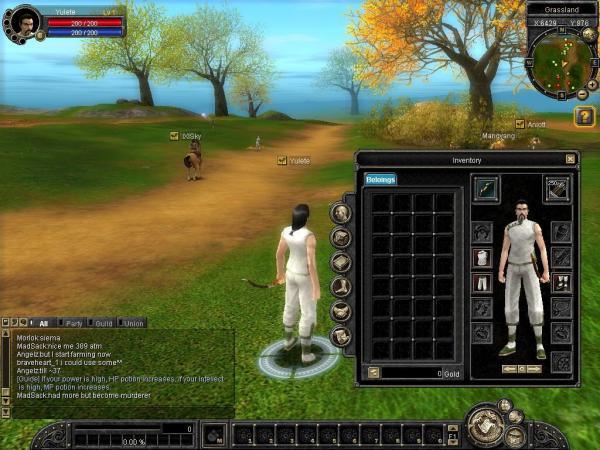
Task: Open the yellow question mark help button
Action: pyautogui.click(x=584, y=117)
